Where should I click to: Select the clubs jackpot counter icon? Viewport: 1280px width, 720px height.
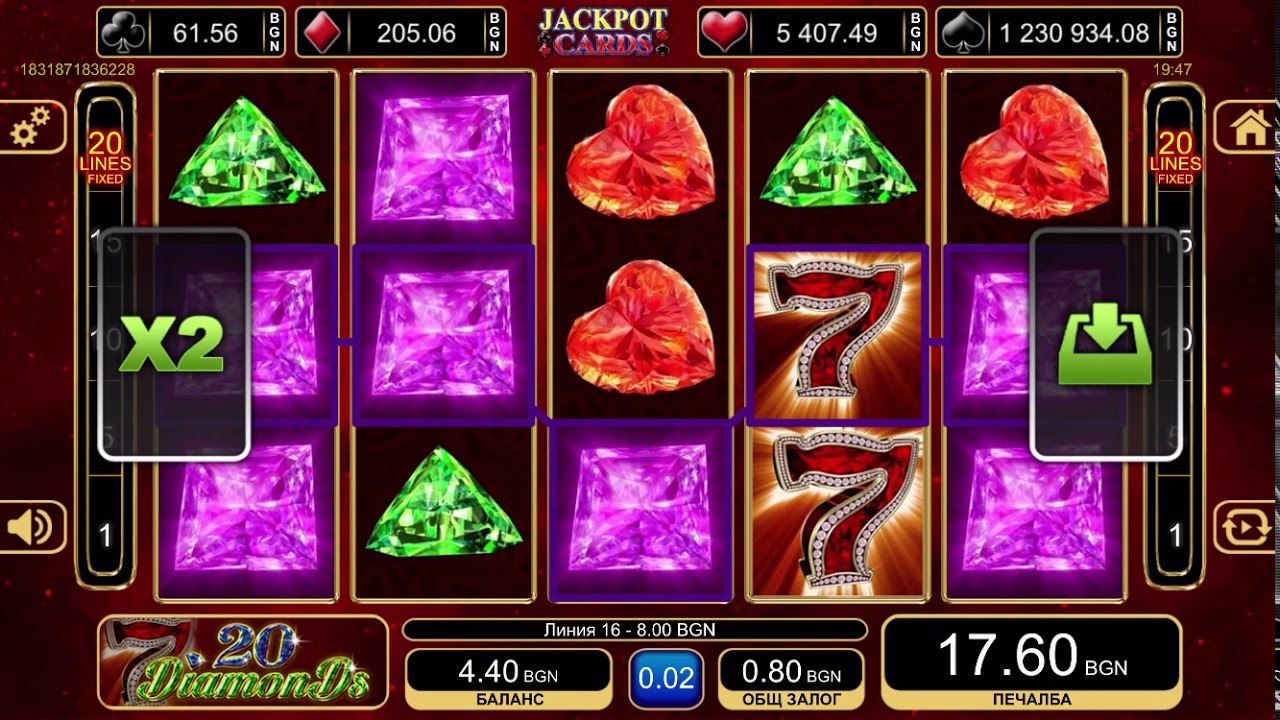(124, 31)
